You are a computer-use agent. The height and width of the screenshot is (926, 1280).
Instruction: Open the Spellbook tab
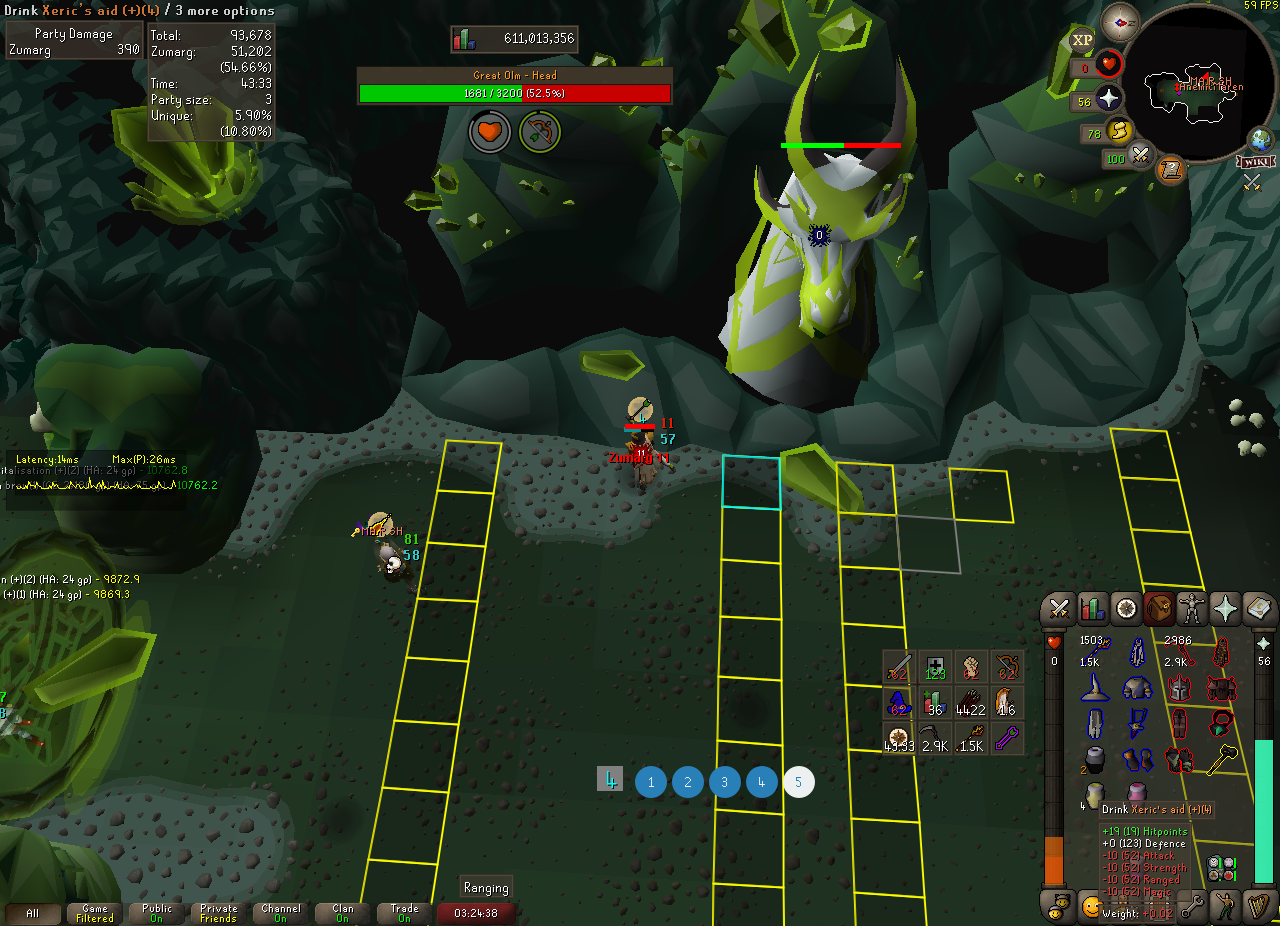pyautogui.click(x=1259, y=609)
